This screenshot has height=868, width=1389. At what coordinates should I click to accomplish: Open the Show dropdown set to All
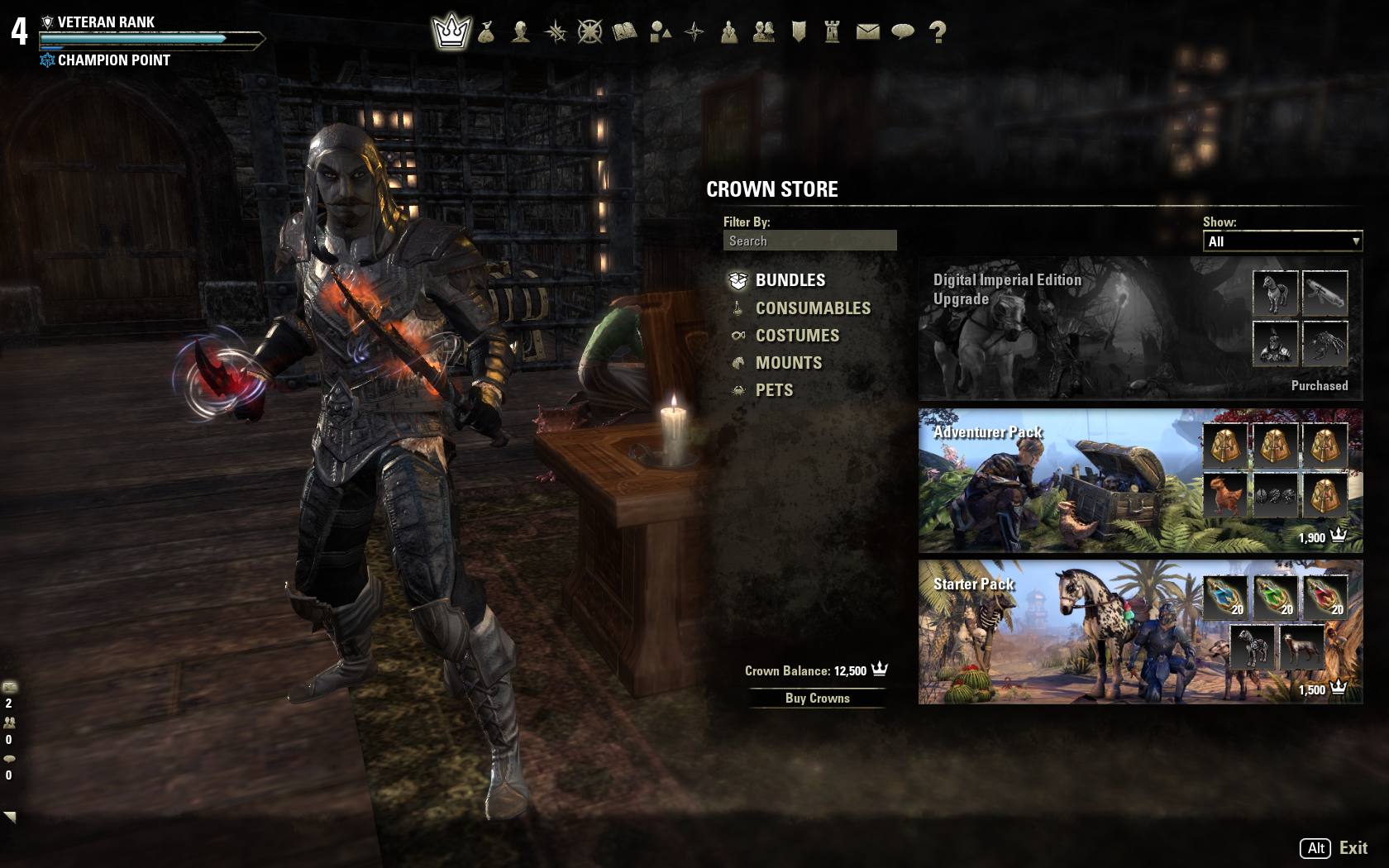click(x=1282, y=241)
